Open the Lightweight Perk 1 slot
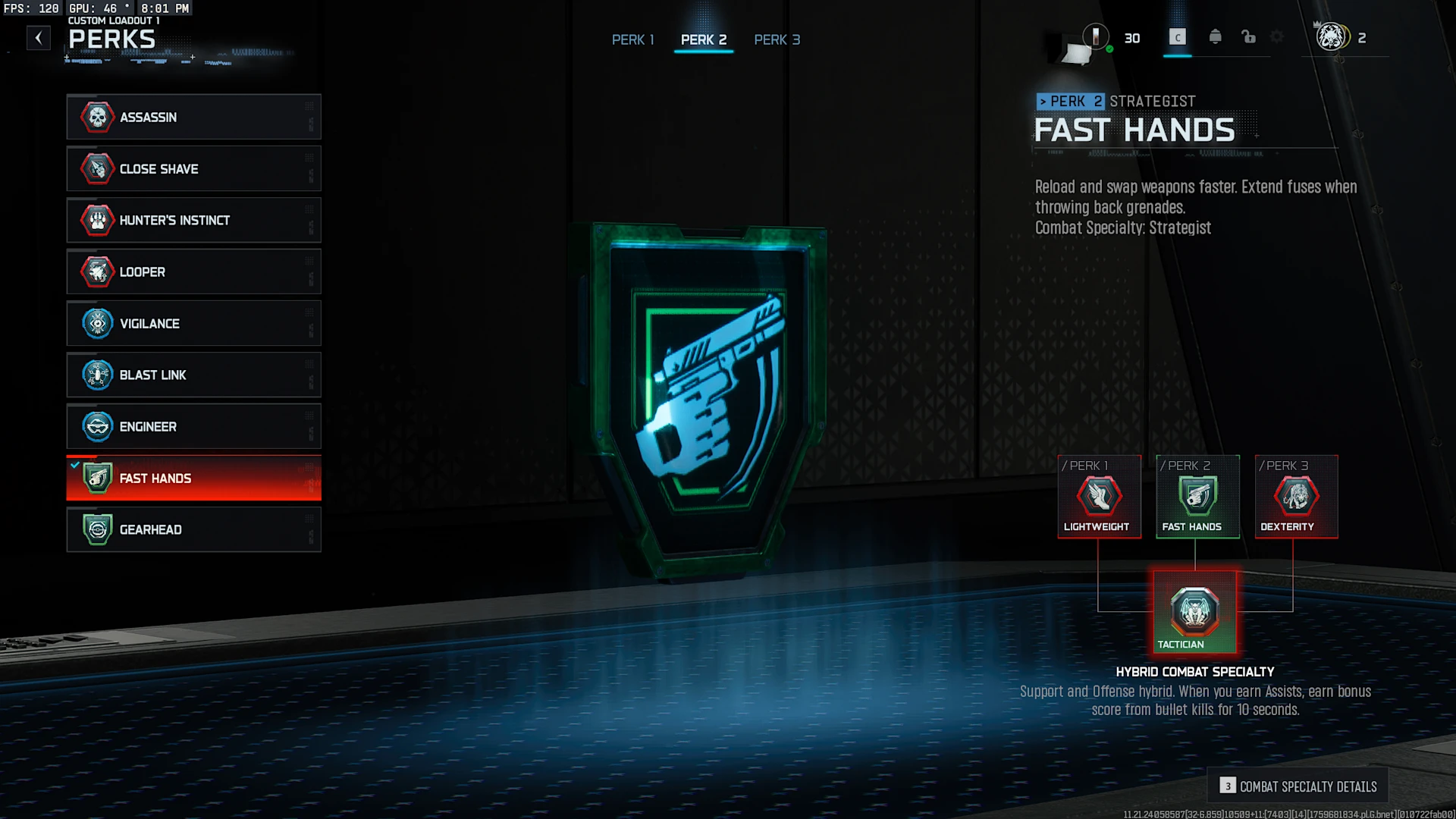The image size is (1456, 819). click(1099, 497)
